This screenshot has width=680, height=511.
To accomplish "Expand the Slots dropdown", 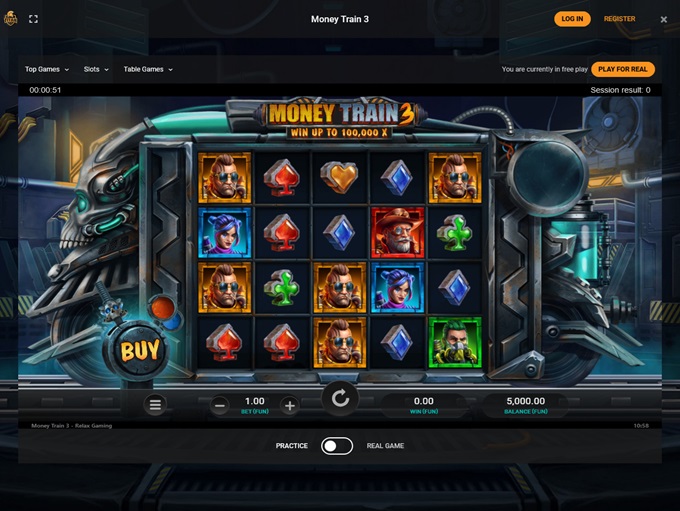I will tap(97, 69).
